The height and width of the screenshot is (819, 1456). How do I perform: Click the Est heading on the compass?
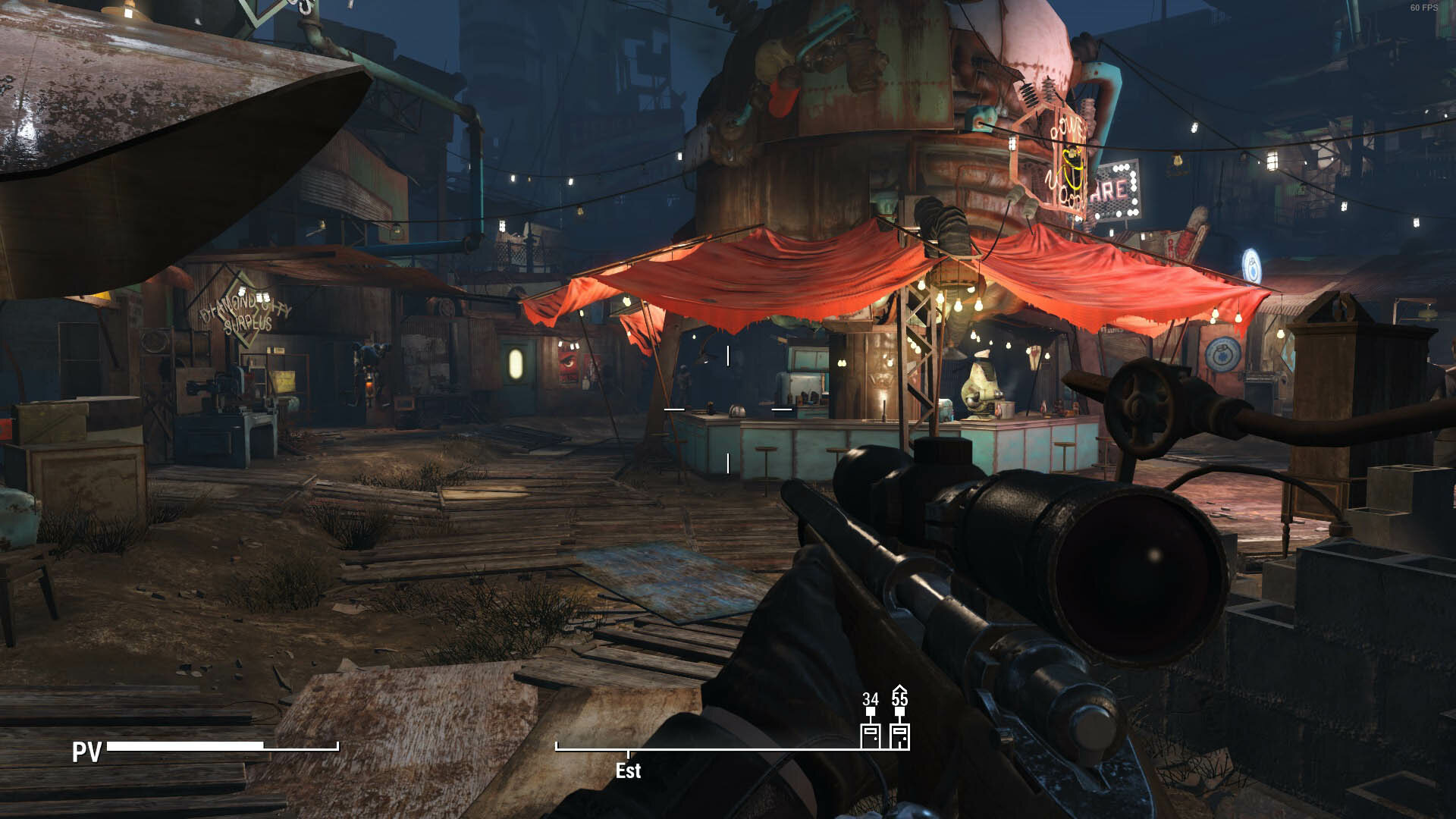[x=628, y=770]
